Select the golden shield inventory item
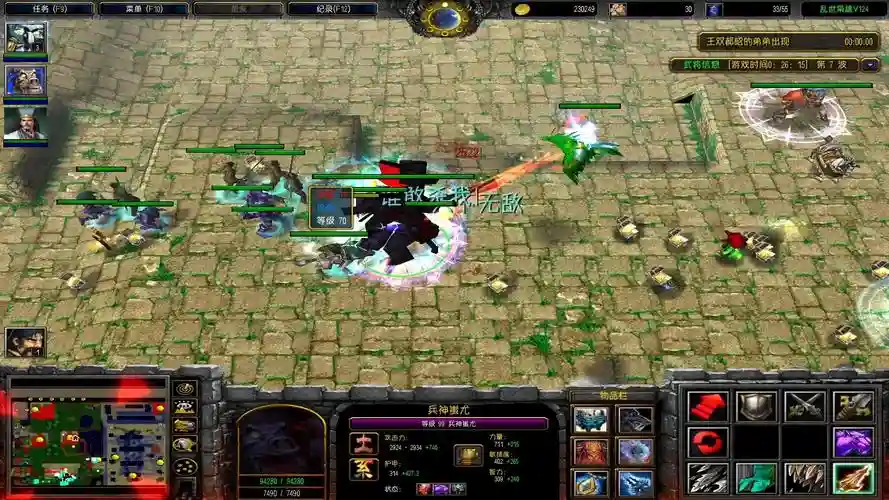This screenshot has width=889, height=500. (589, 484)
